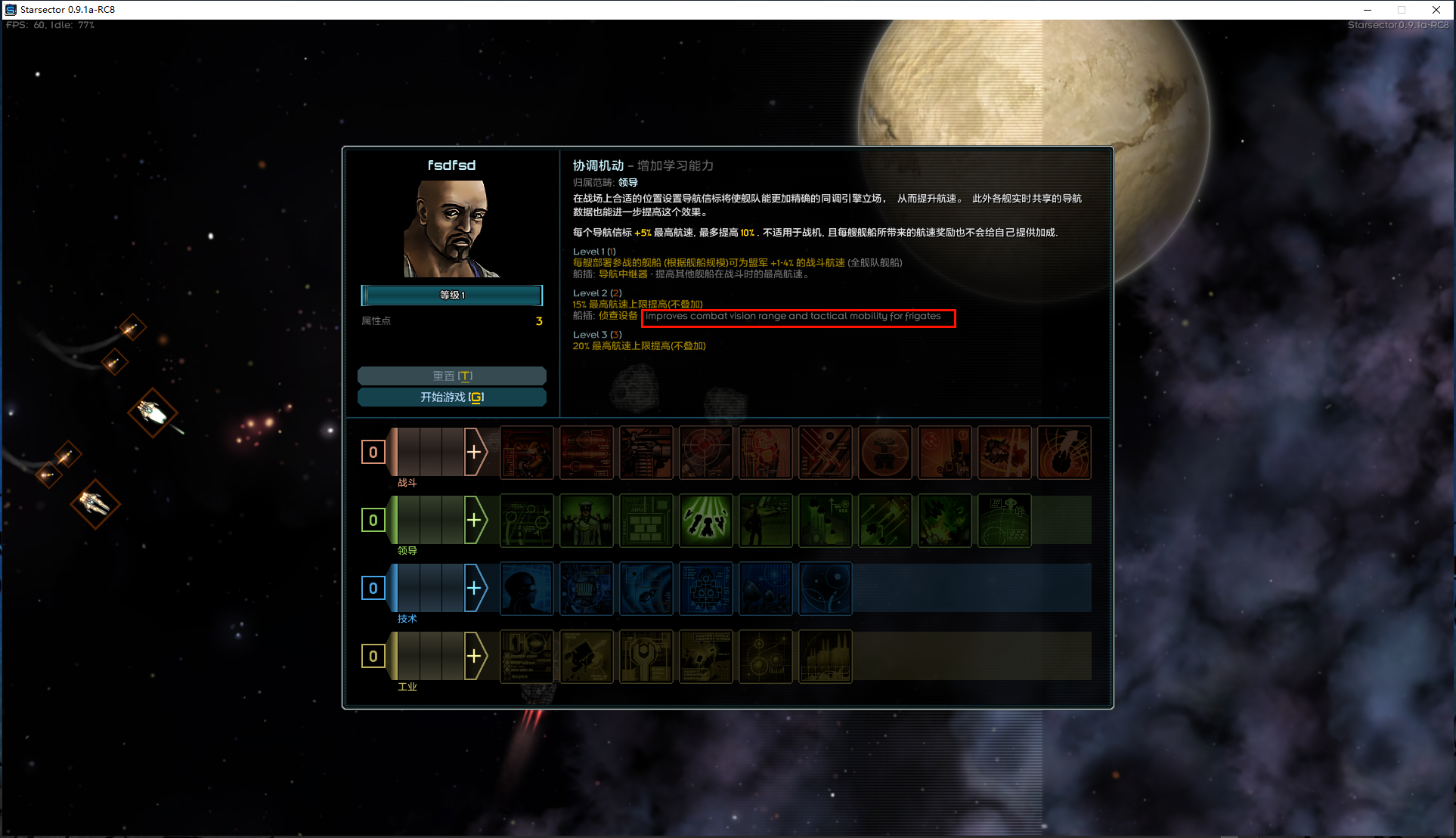Click the red-boxed frigate mobility tooltip text

click(x=798, y=317)
